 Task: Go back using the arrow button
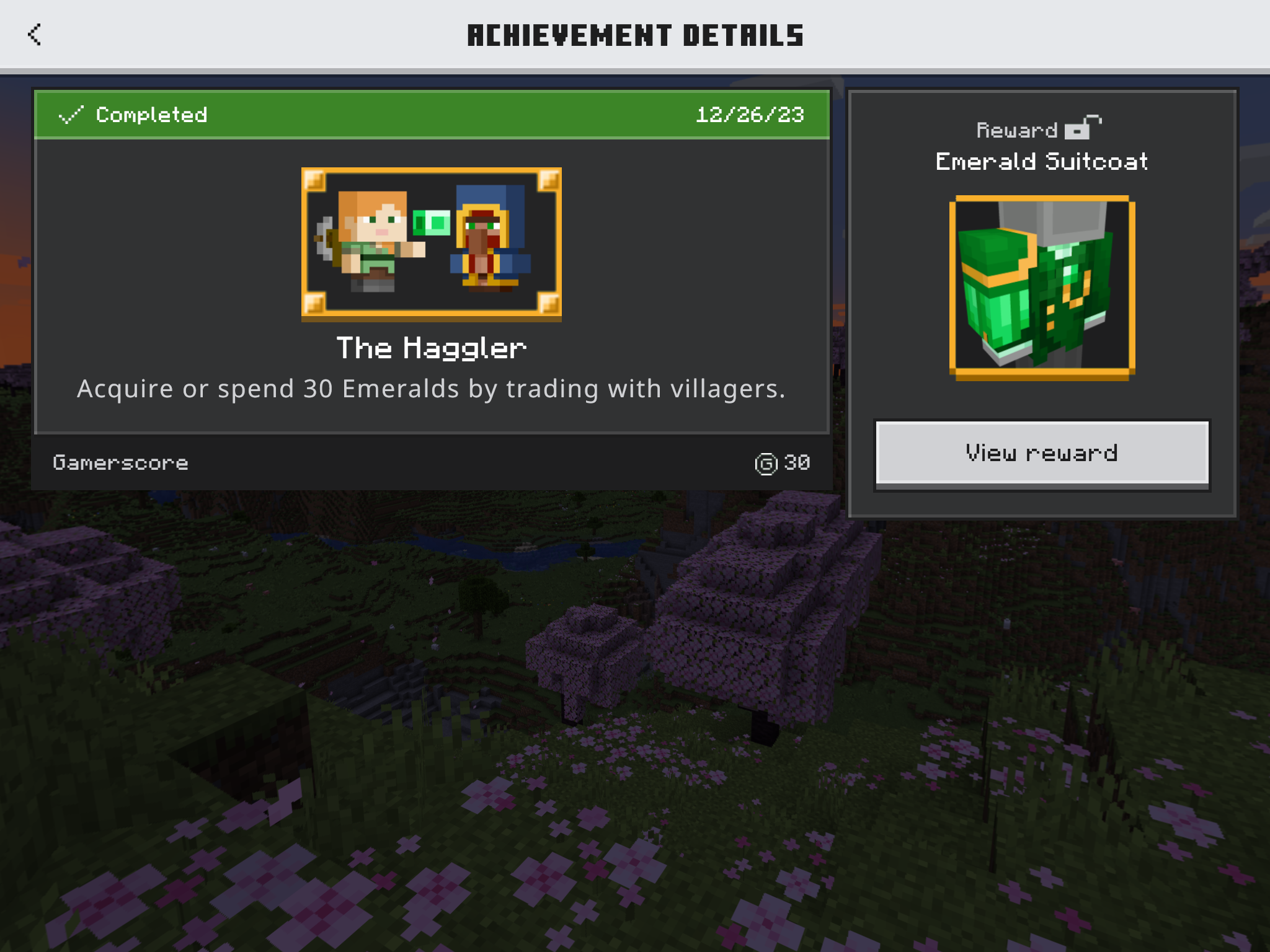coord(35,35)
